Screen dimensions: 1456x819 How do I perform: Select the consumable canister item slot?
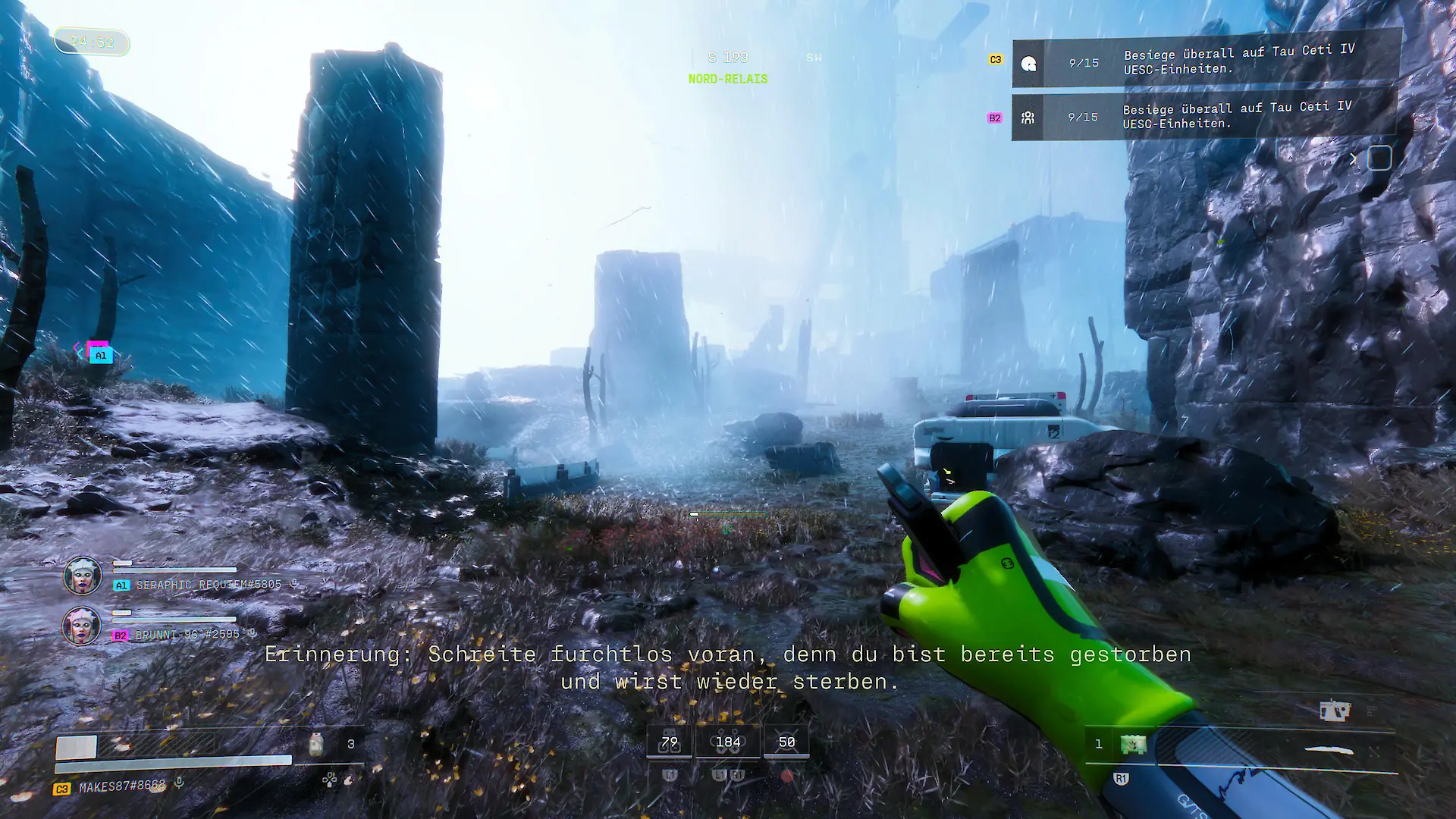[x=316, y=744]
